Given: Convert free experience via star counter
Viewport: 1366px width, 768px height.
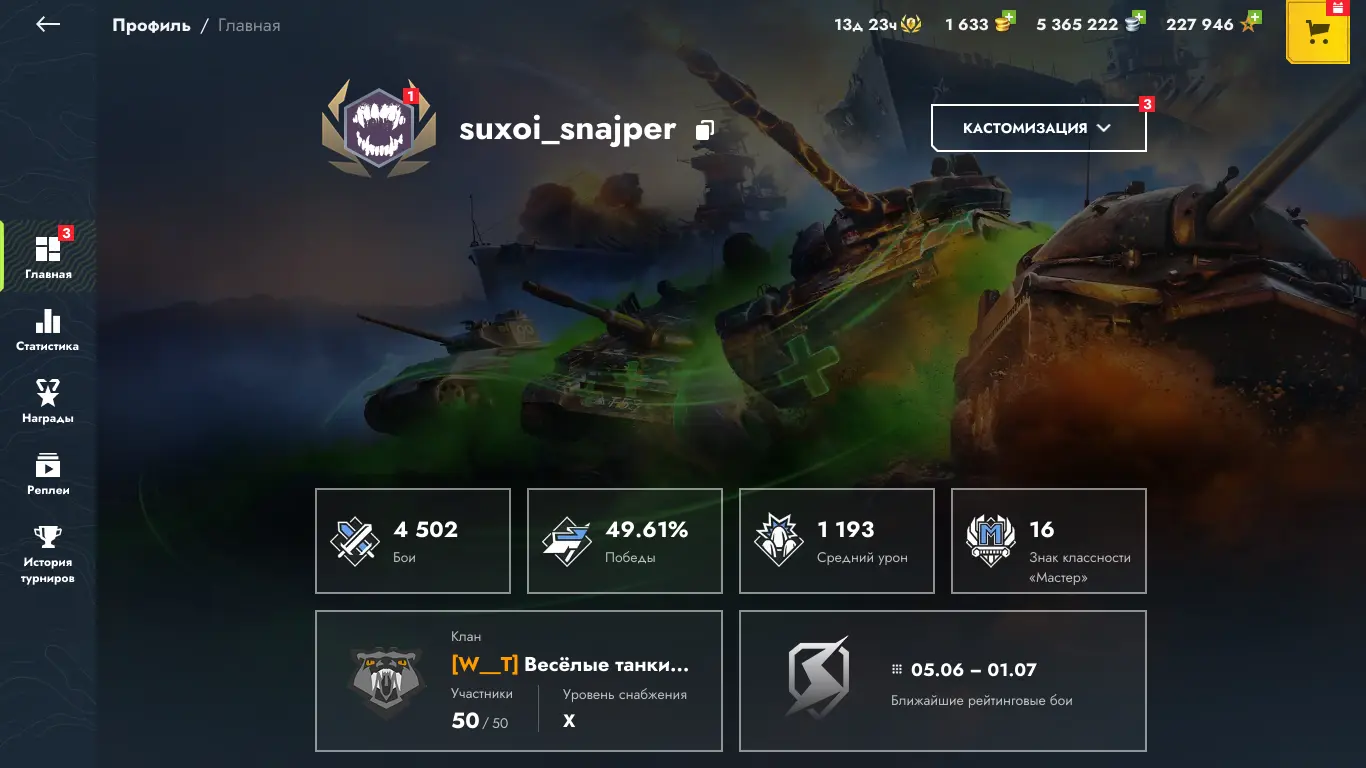Looking at the screenshot, I should [1212, 24].
